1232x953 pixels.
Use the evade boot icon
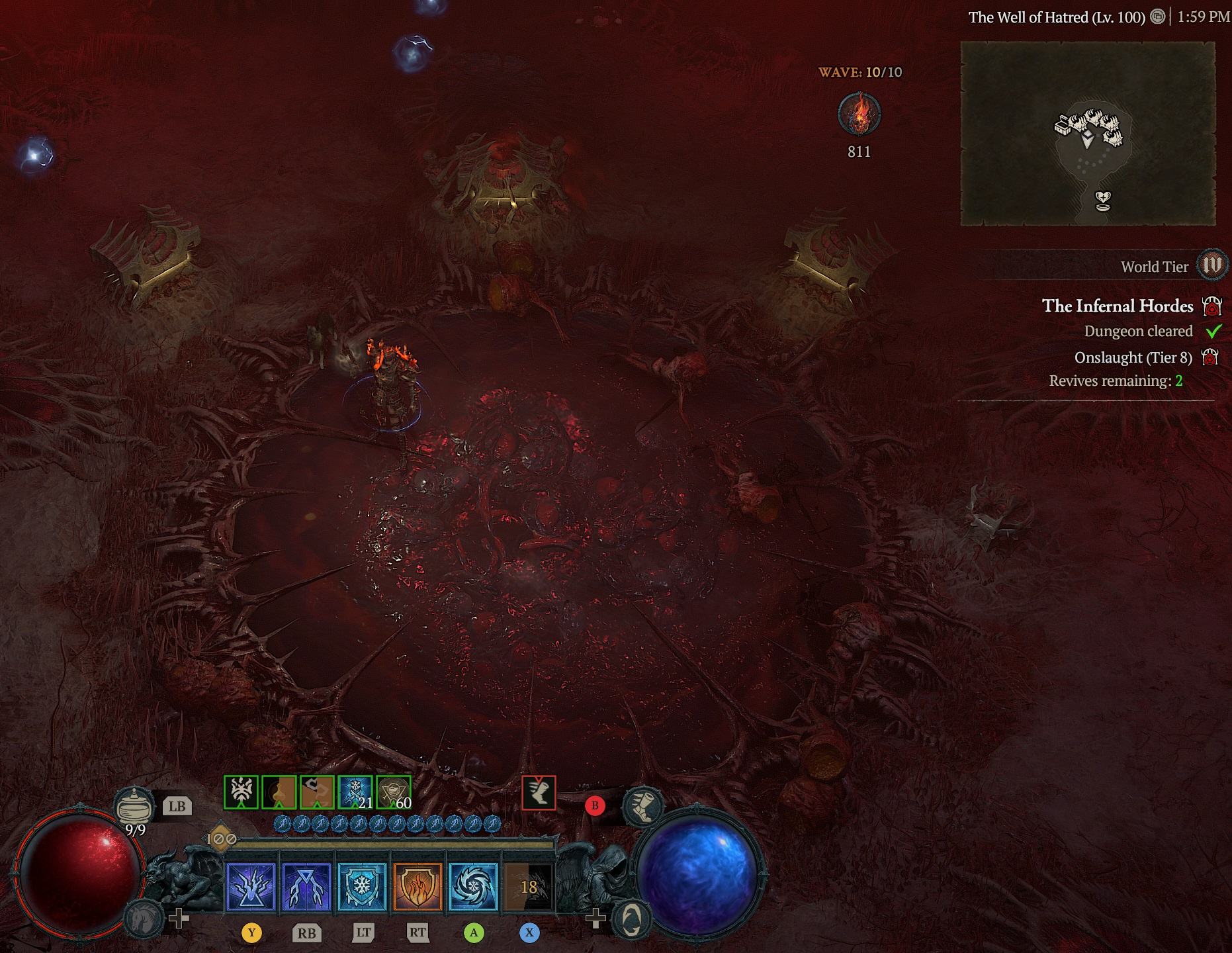tap(642, 806)
